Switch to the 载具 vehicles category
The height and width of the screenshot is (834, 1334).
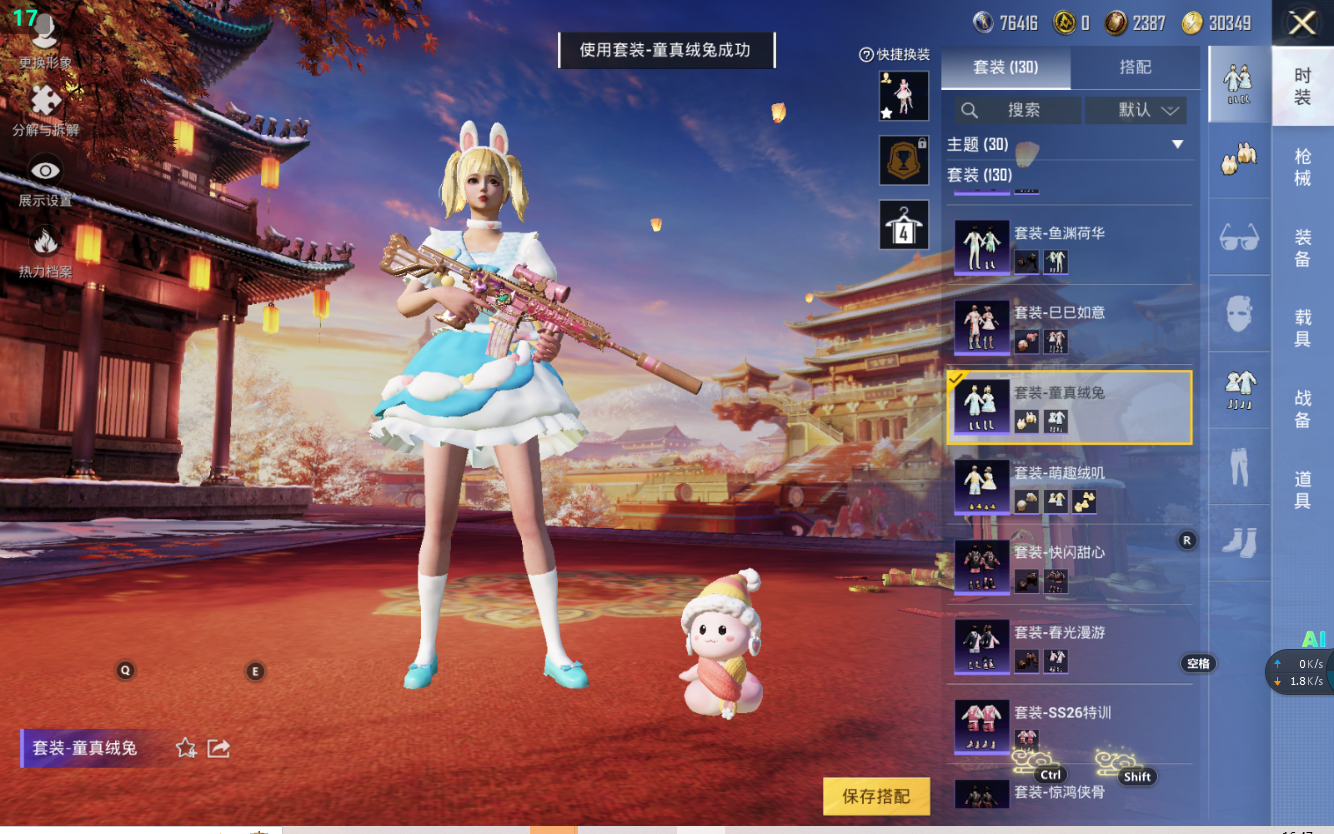pos(1302,328)
